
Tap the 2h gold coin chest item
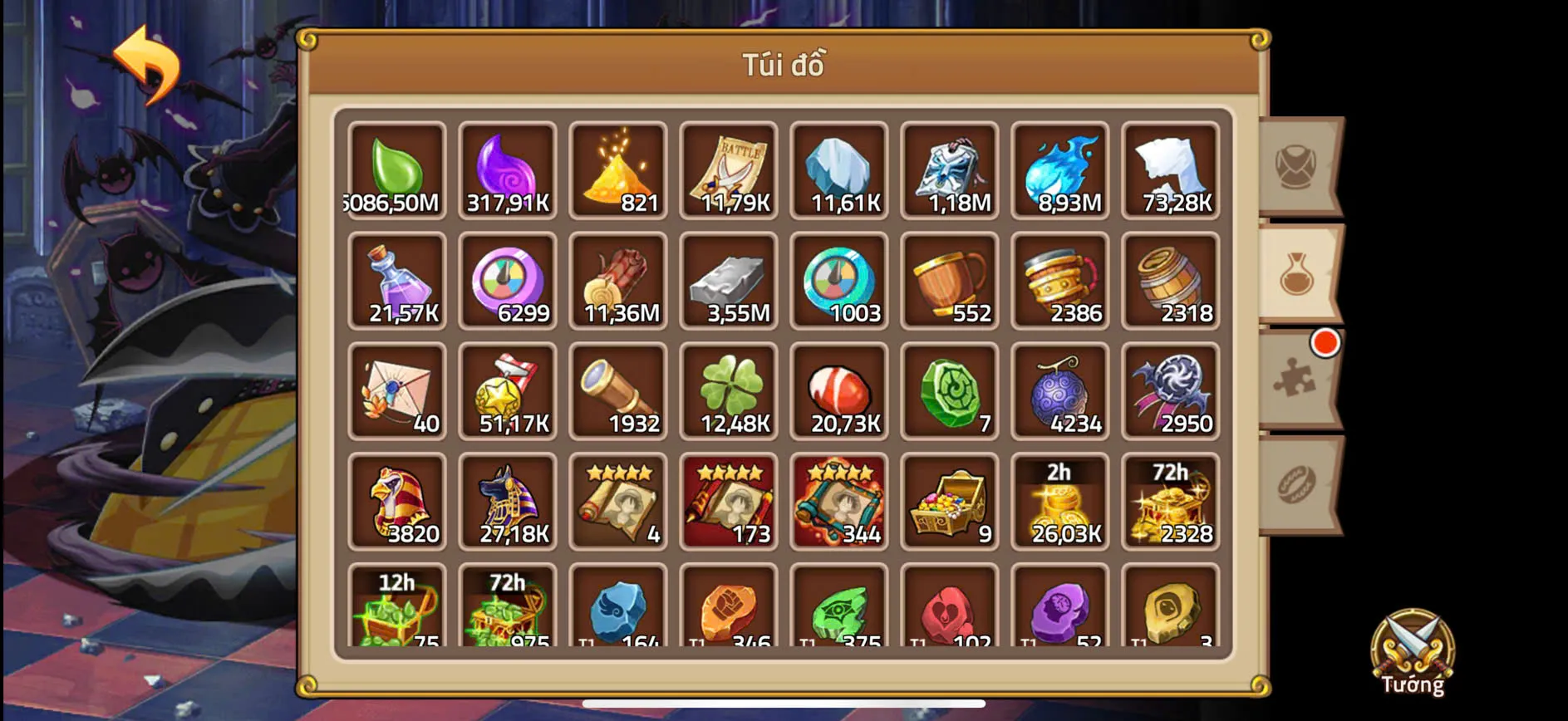click(1060, 503)
